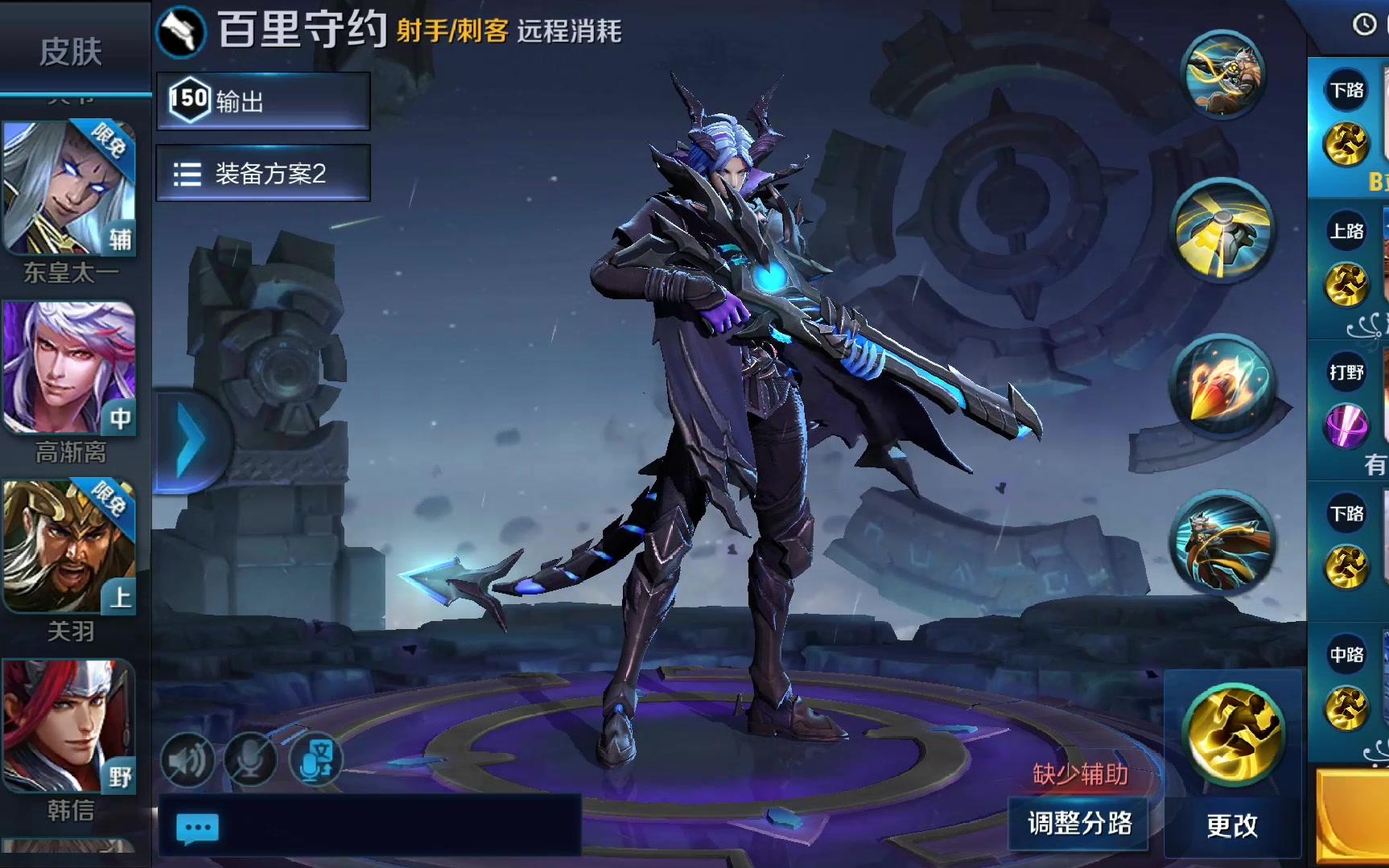Tap the voice-to-text microphone icon

point(317,759)
